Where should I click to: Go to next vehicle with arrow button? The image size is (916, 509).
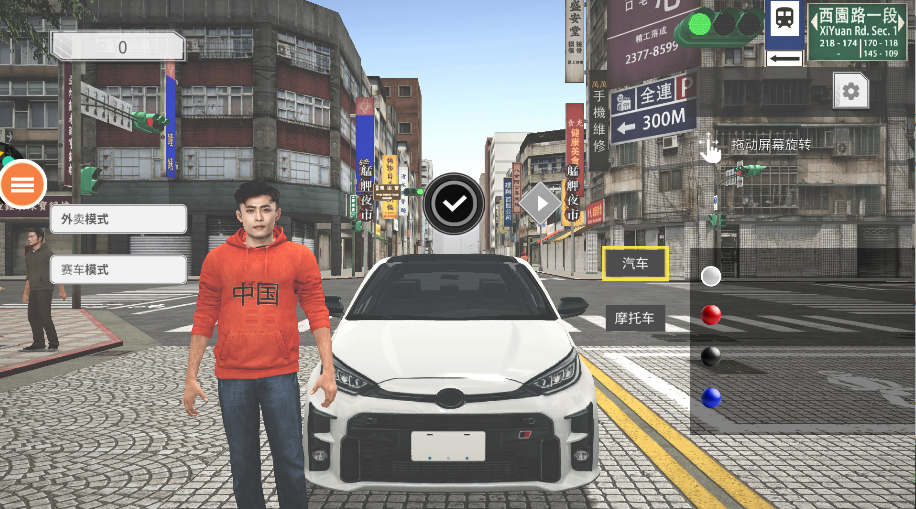click(540, 204)
